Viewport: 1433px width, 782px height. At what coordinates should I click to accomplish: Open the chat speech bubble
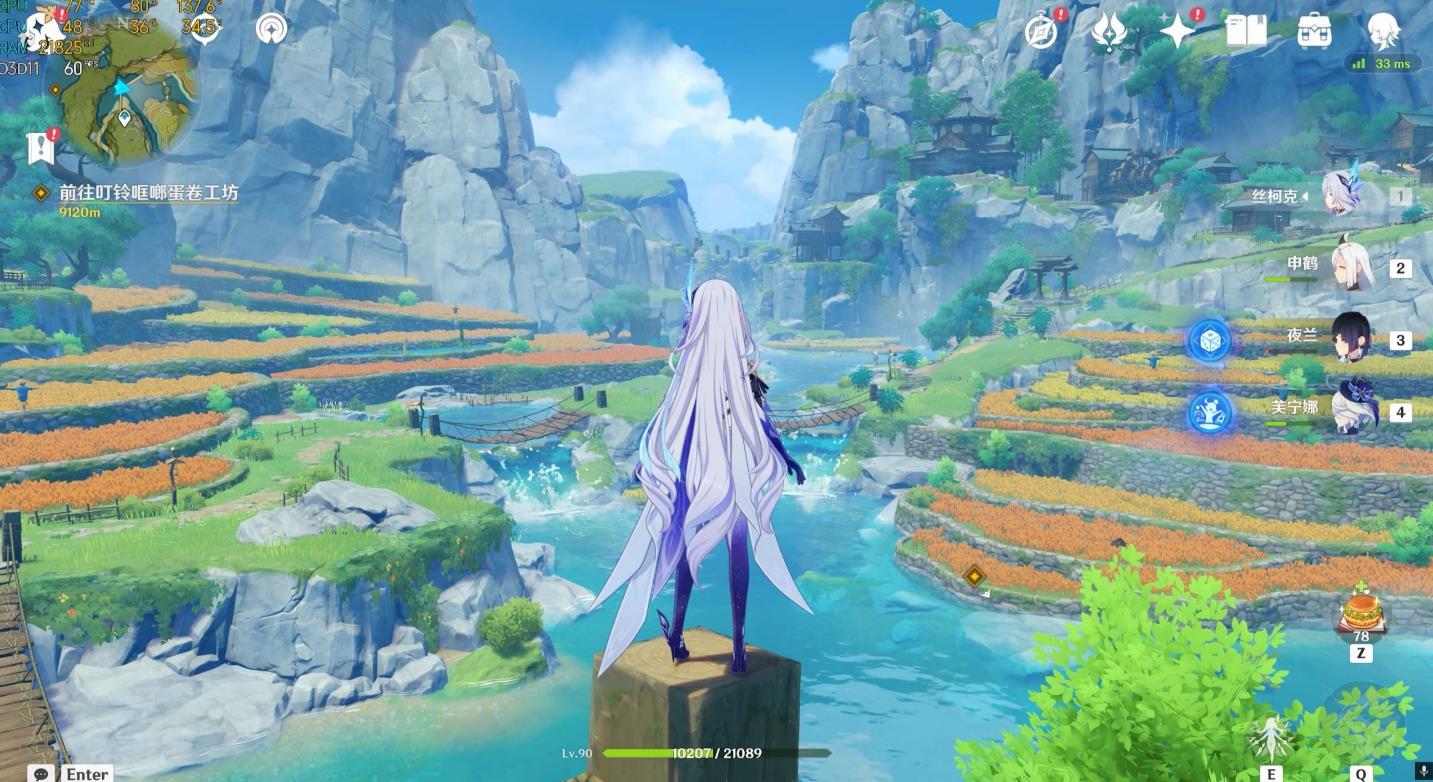[x=42, y=773]
